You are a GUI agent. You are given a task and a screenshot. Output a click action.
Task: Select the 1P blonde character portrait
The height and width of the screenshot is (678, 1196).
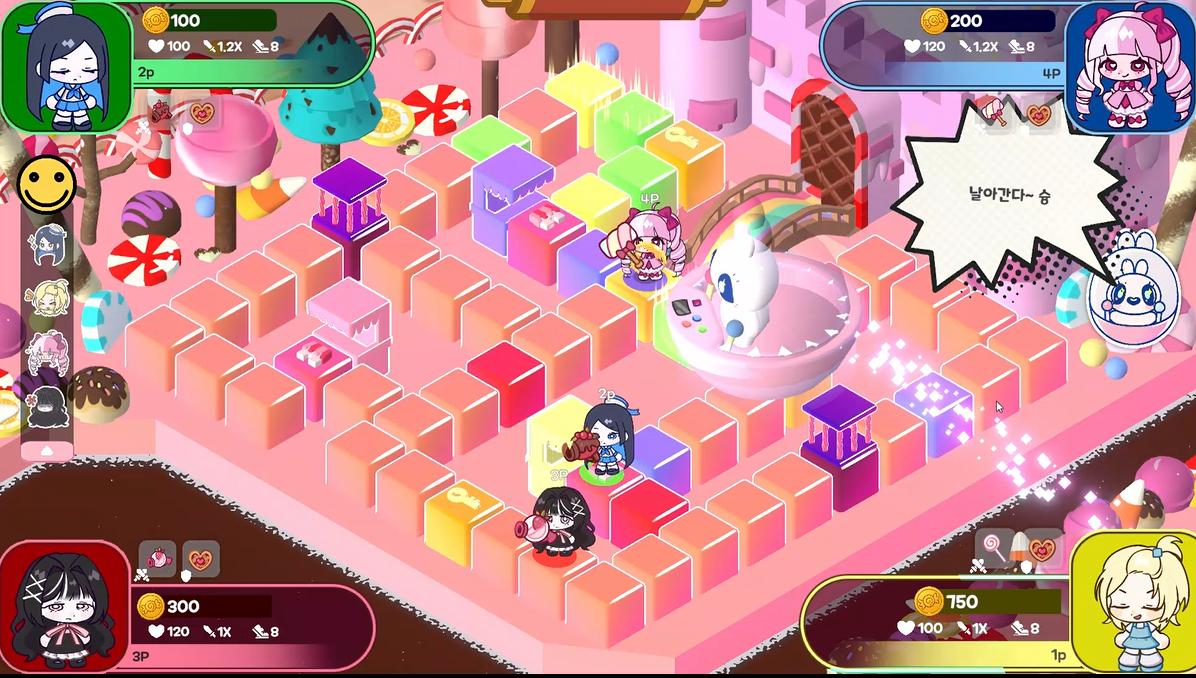click(1133, 603)
